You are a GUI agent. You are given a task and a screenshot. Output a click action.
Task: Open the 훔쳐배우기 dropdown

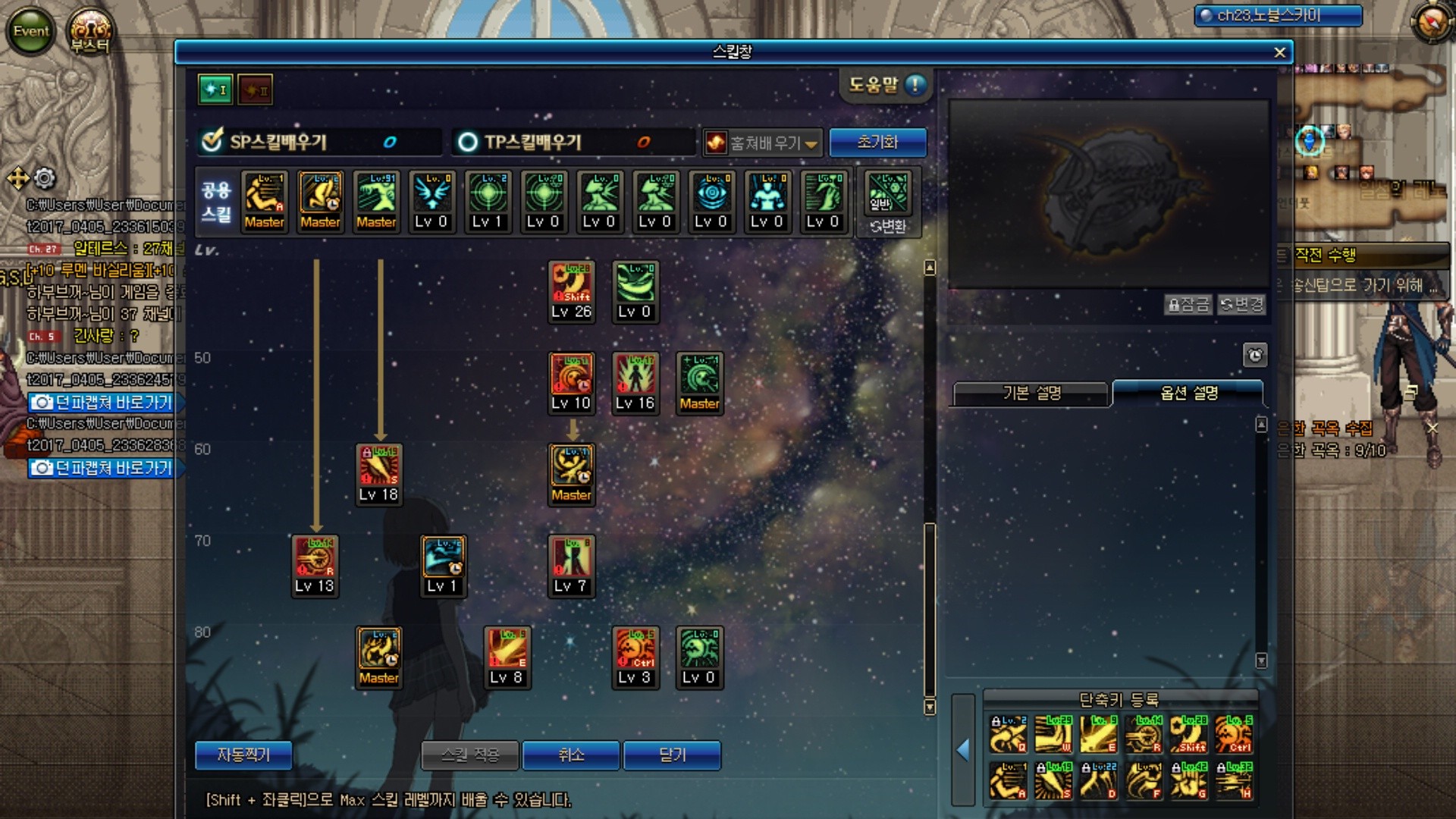pos(762,143)
